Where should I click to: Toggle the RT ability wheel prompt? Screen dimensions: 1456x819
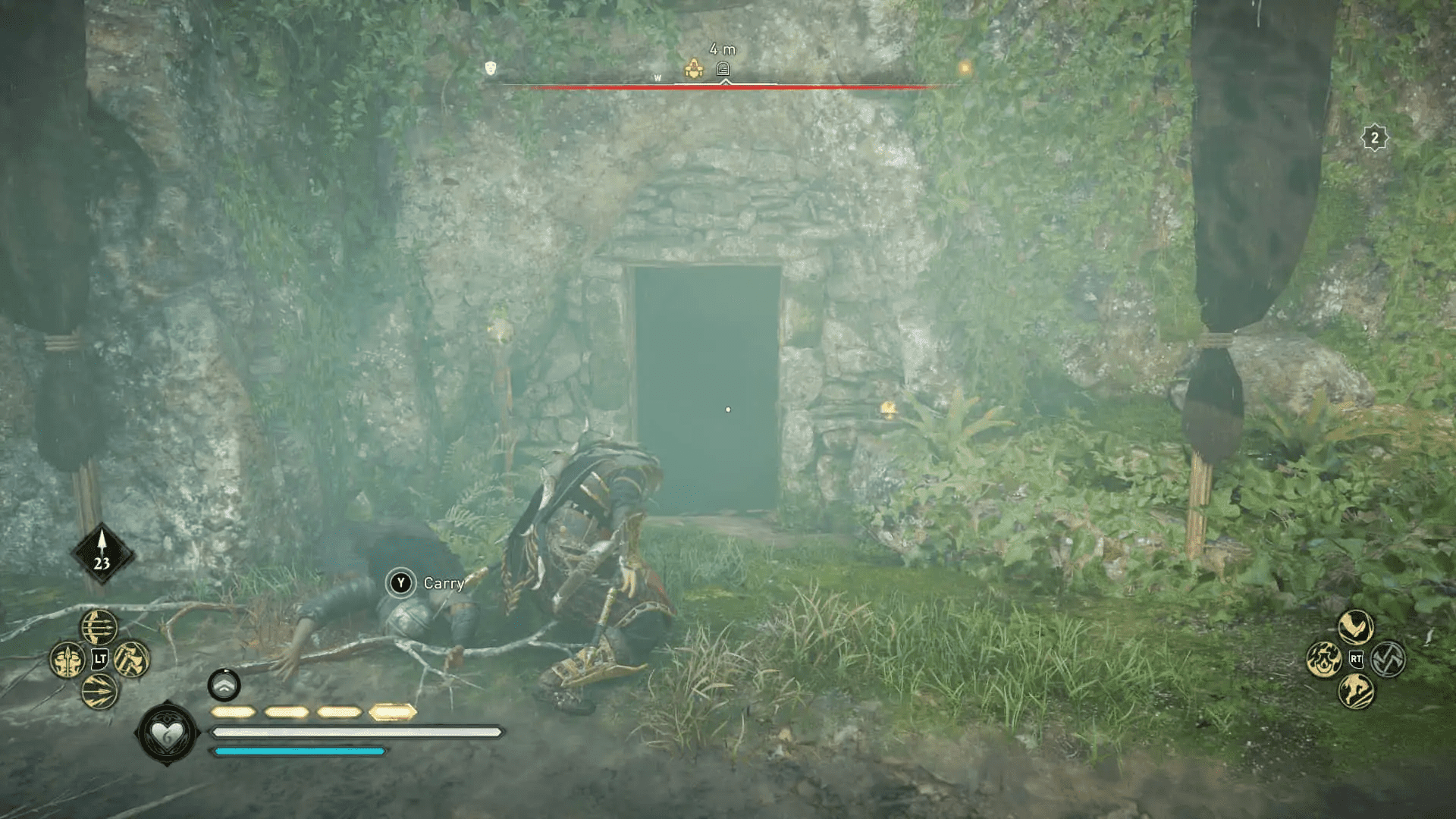1356,658
